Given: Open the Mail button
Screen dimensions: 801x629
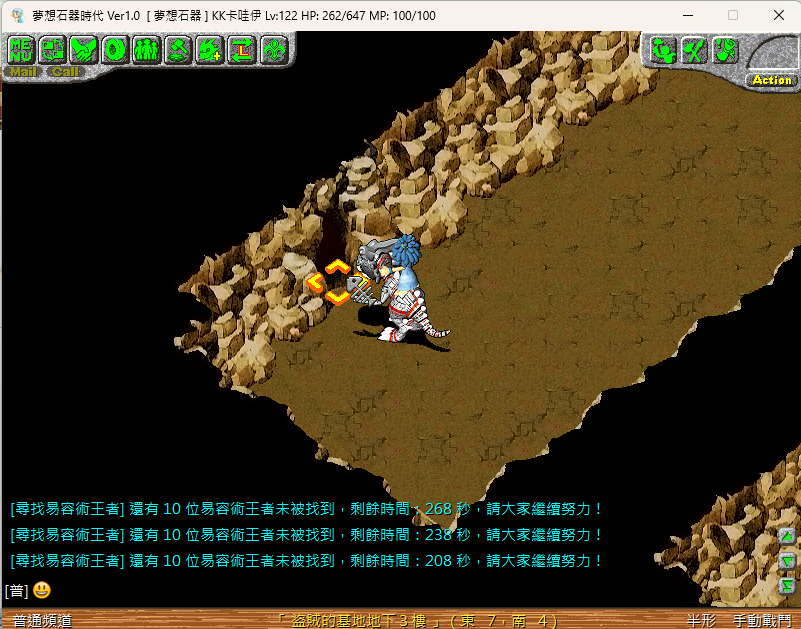Looking at the screenshot, I should click(22, 72).
